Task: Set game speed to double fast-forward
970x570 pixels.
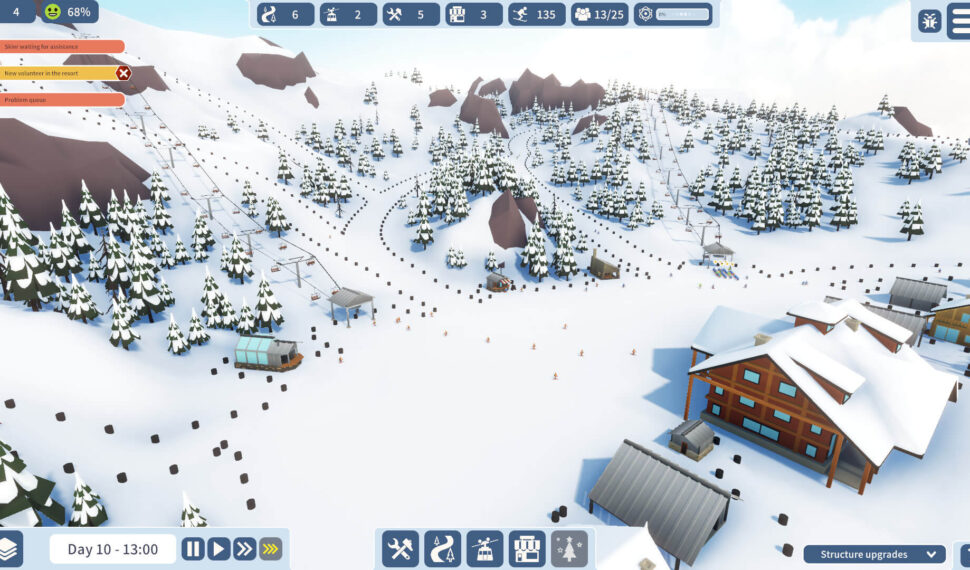Action: coord(245,549)
